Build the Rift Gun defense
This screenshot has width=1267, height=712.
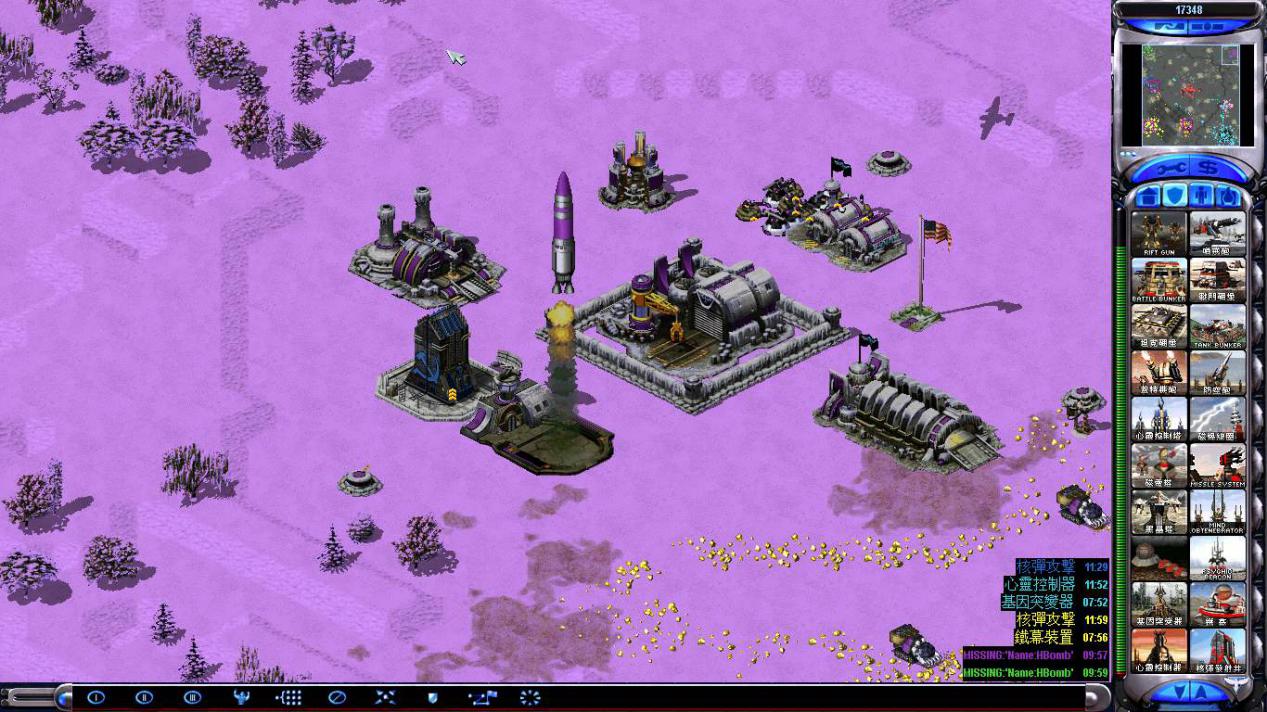(1159, 233)
